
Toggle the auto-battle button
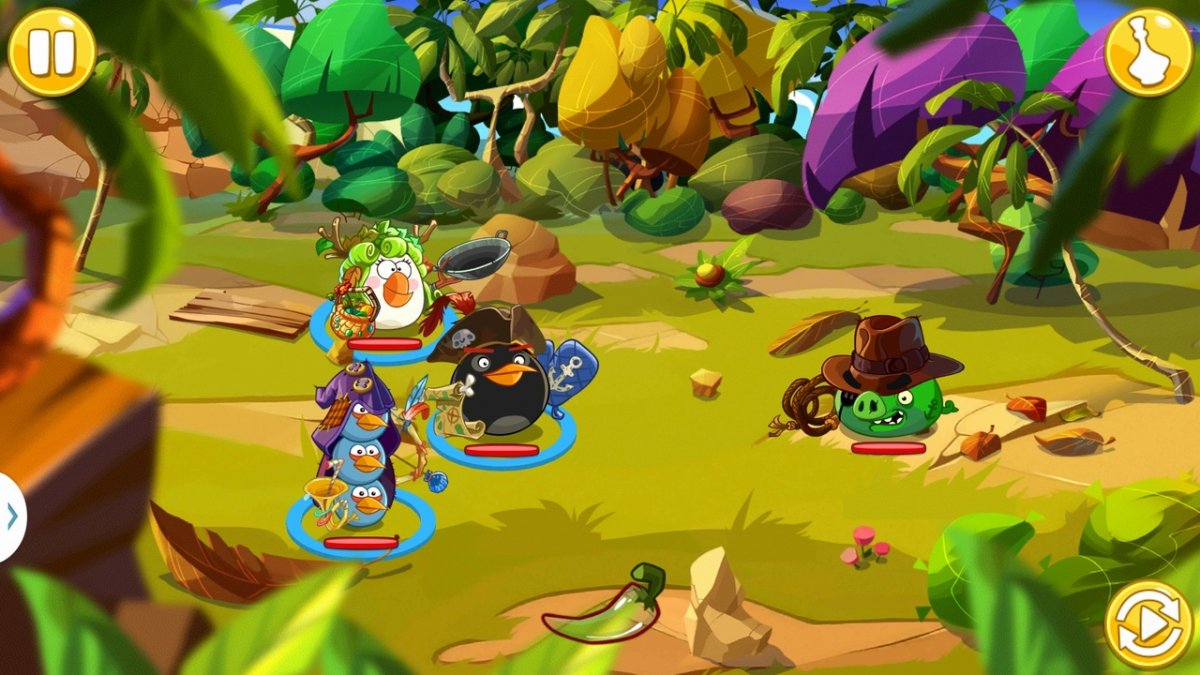tap(1148, 624)
